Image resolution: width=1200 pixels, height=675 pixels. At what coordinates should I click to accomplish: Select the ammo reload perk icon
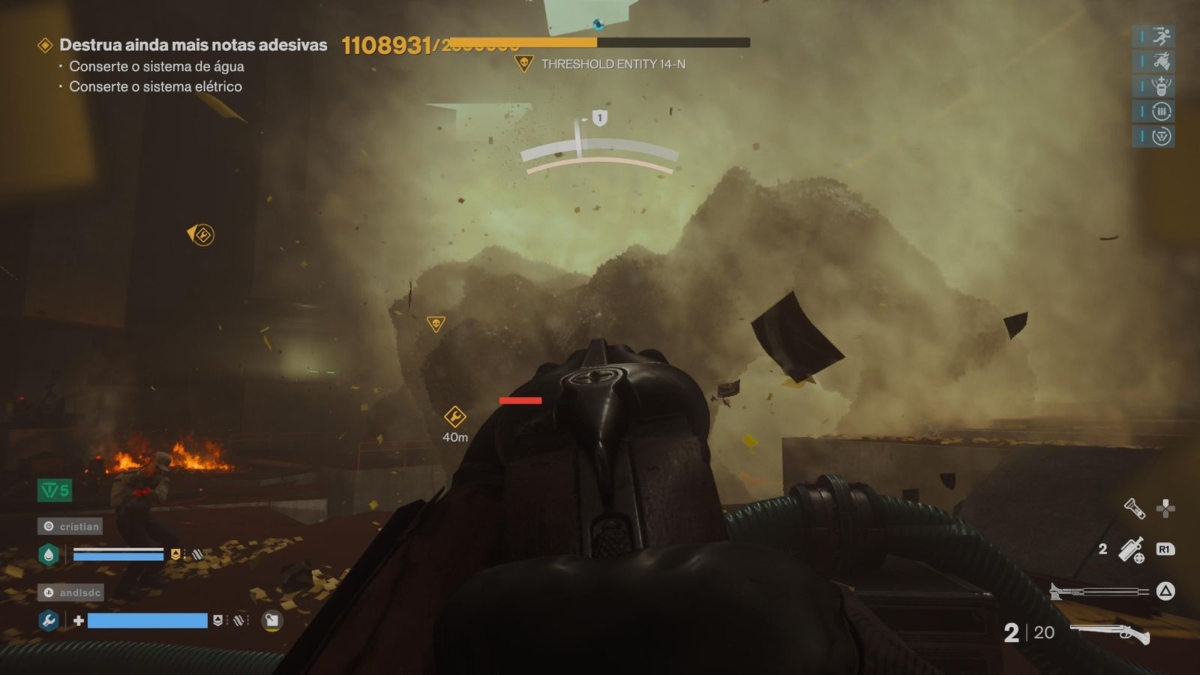(x=1161, y=111)
